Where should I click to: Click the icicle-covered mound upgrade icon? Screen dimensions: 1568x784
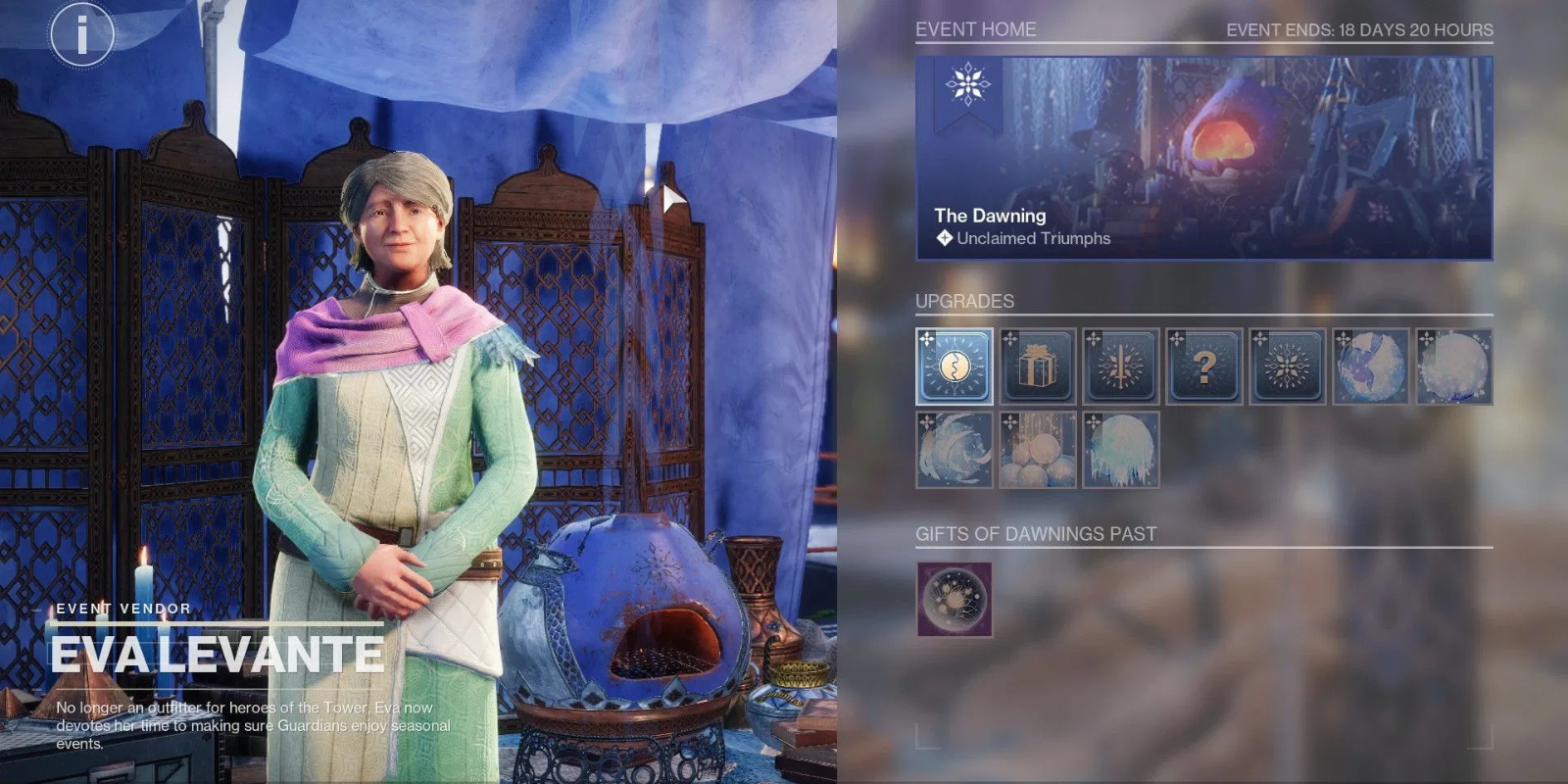[x=1120, y=449]
